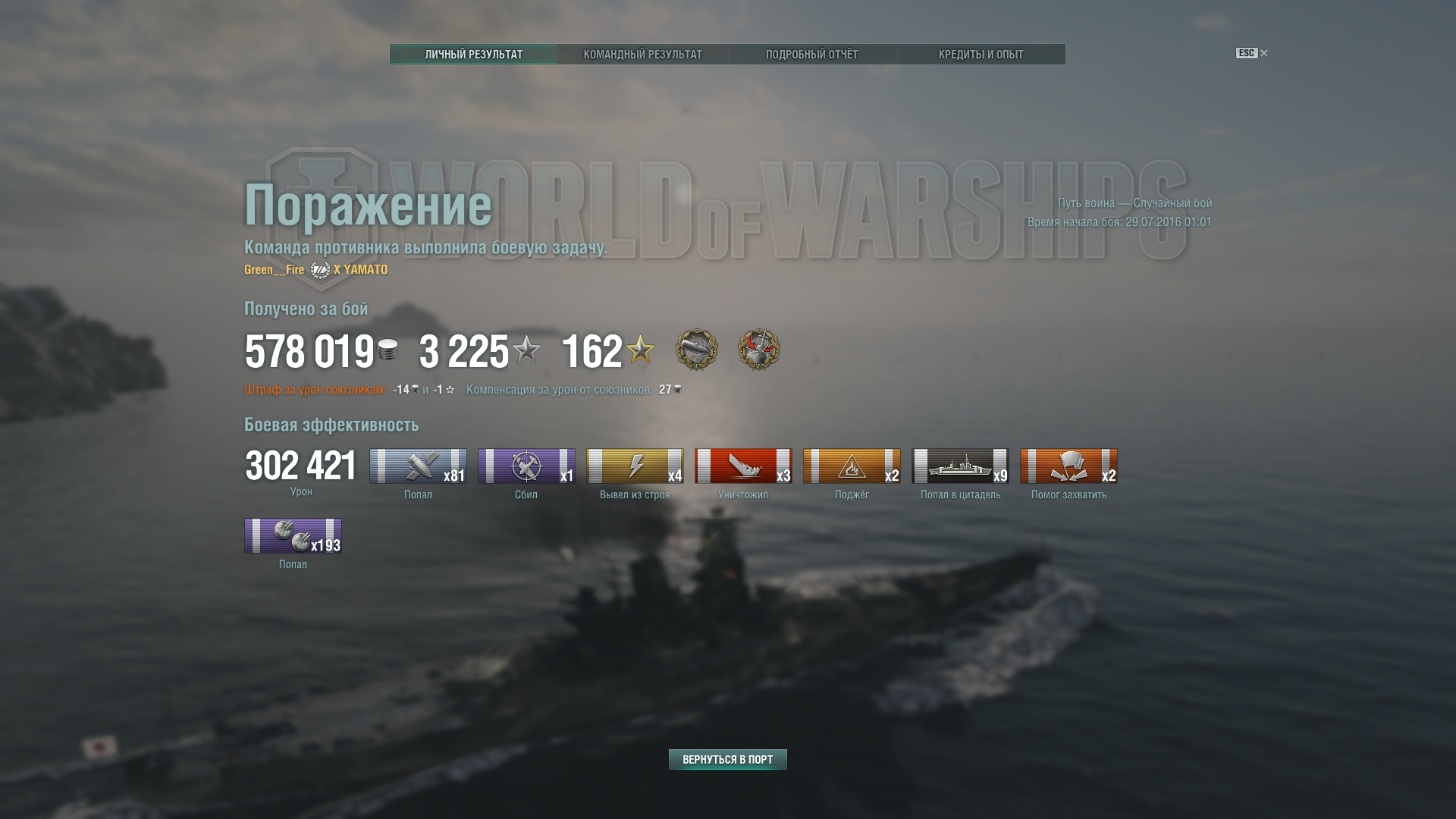
Task: Click the Помог захватить capture ribbon
Action: (x=1068, y=466)
